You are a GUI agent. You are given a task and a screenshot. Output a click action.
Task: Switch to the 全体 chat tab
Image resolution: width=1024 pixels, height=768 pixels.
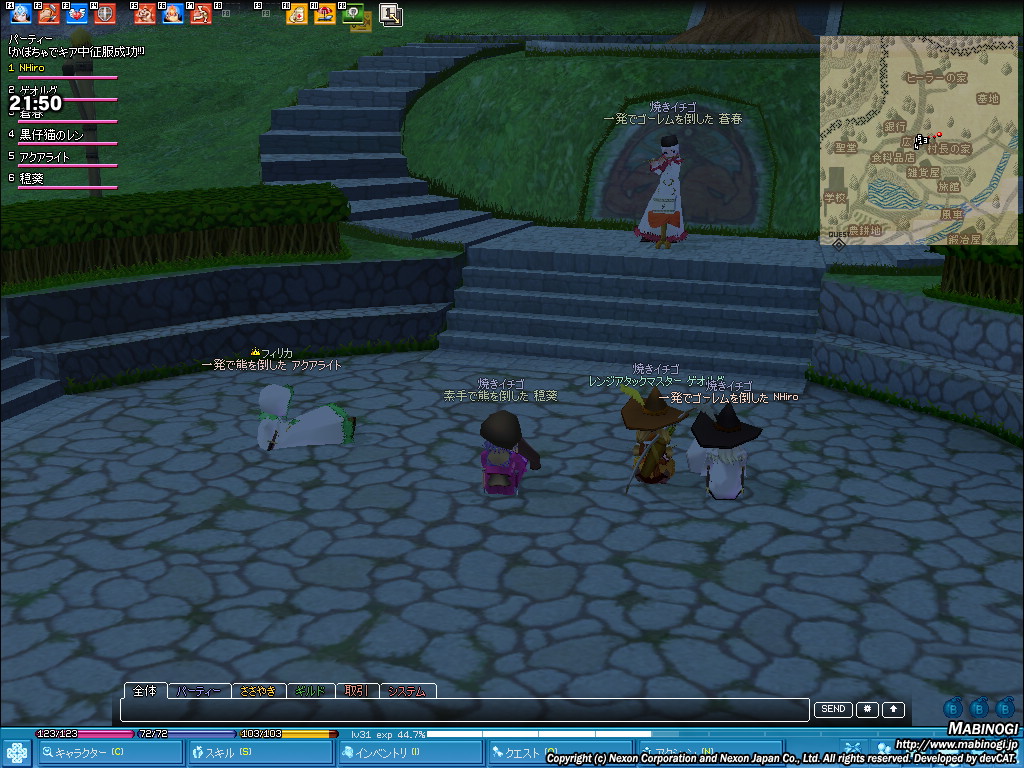click(145, 691)
